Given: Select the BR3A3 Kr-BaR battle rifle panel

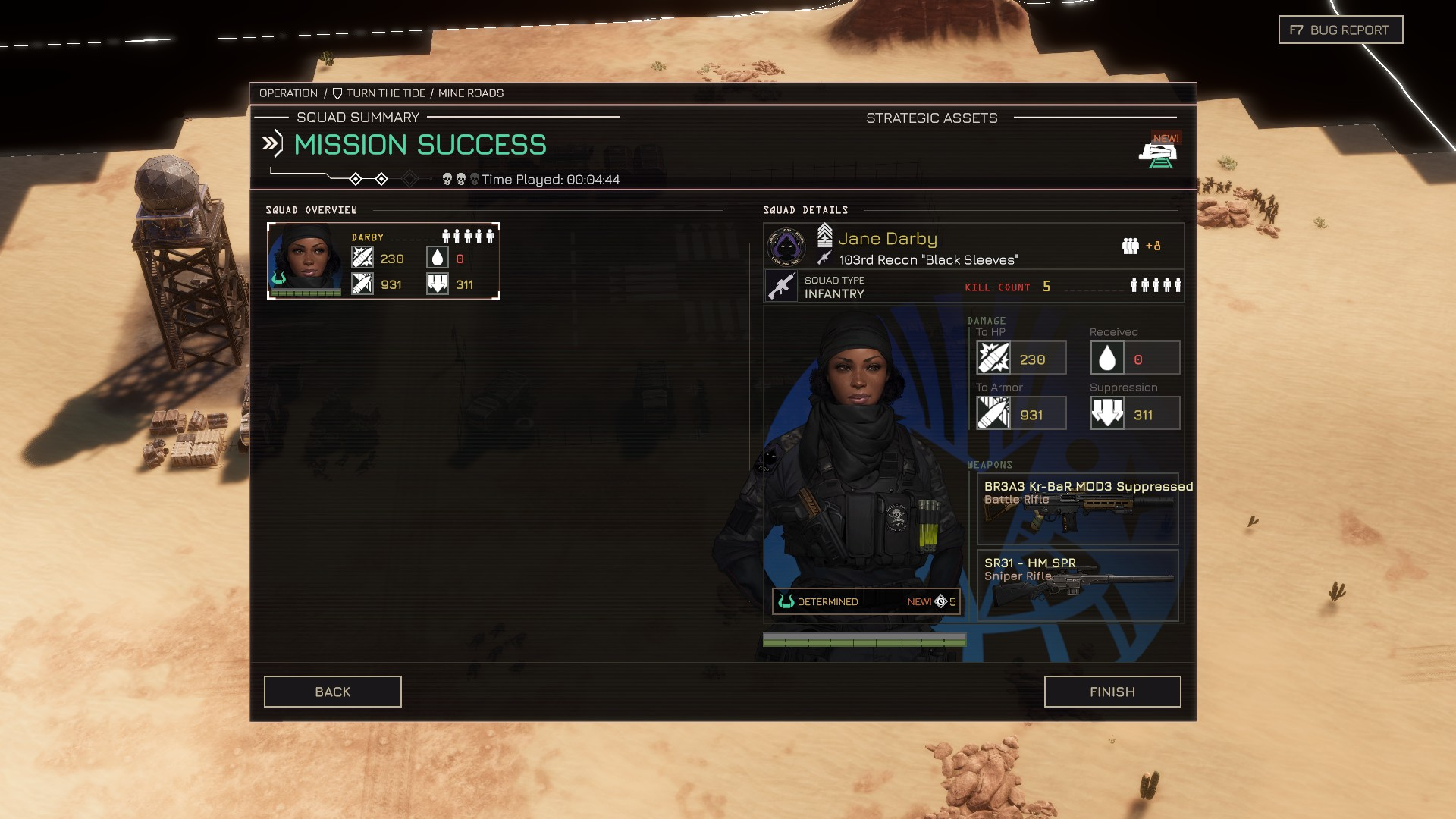Looking at the screenshot, I should click(x=1078, y=509).
